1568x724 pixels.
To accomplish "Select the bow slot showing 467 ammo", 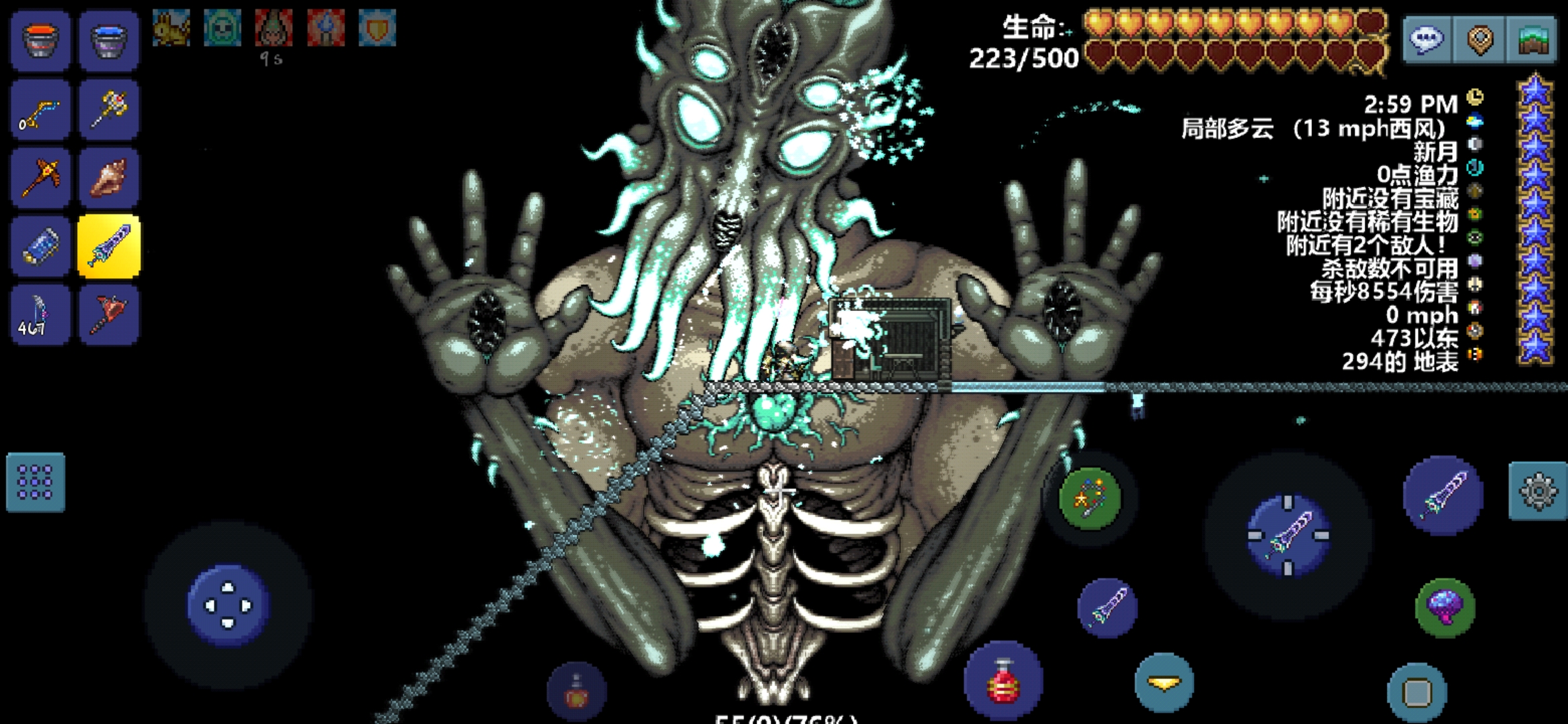I will tap(40, 314).
